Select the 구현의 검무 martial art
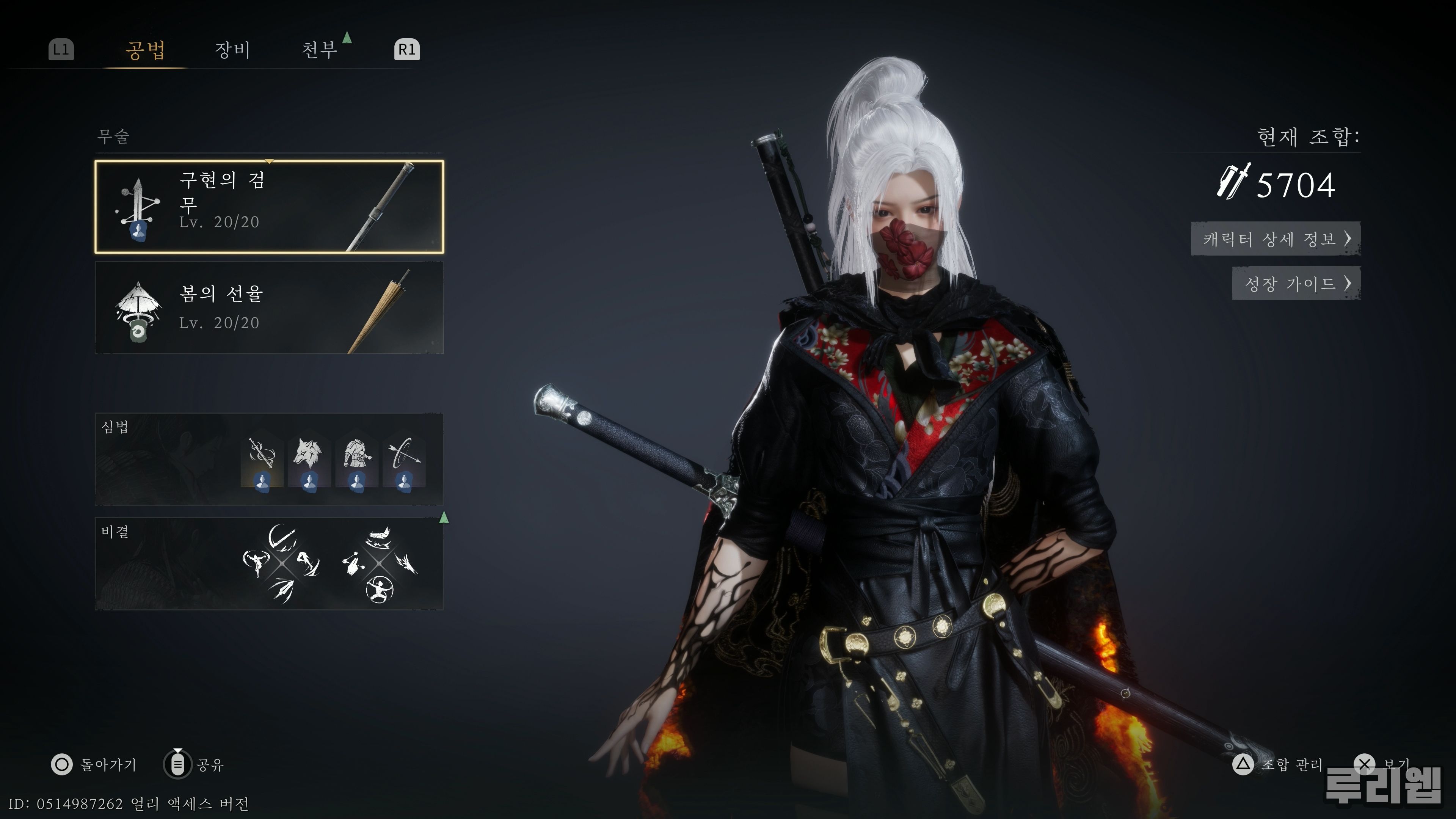 click(269, 207)
